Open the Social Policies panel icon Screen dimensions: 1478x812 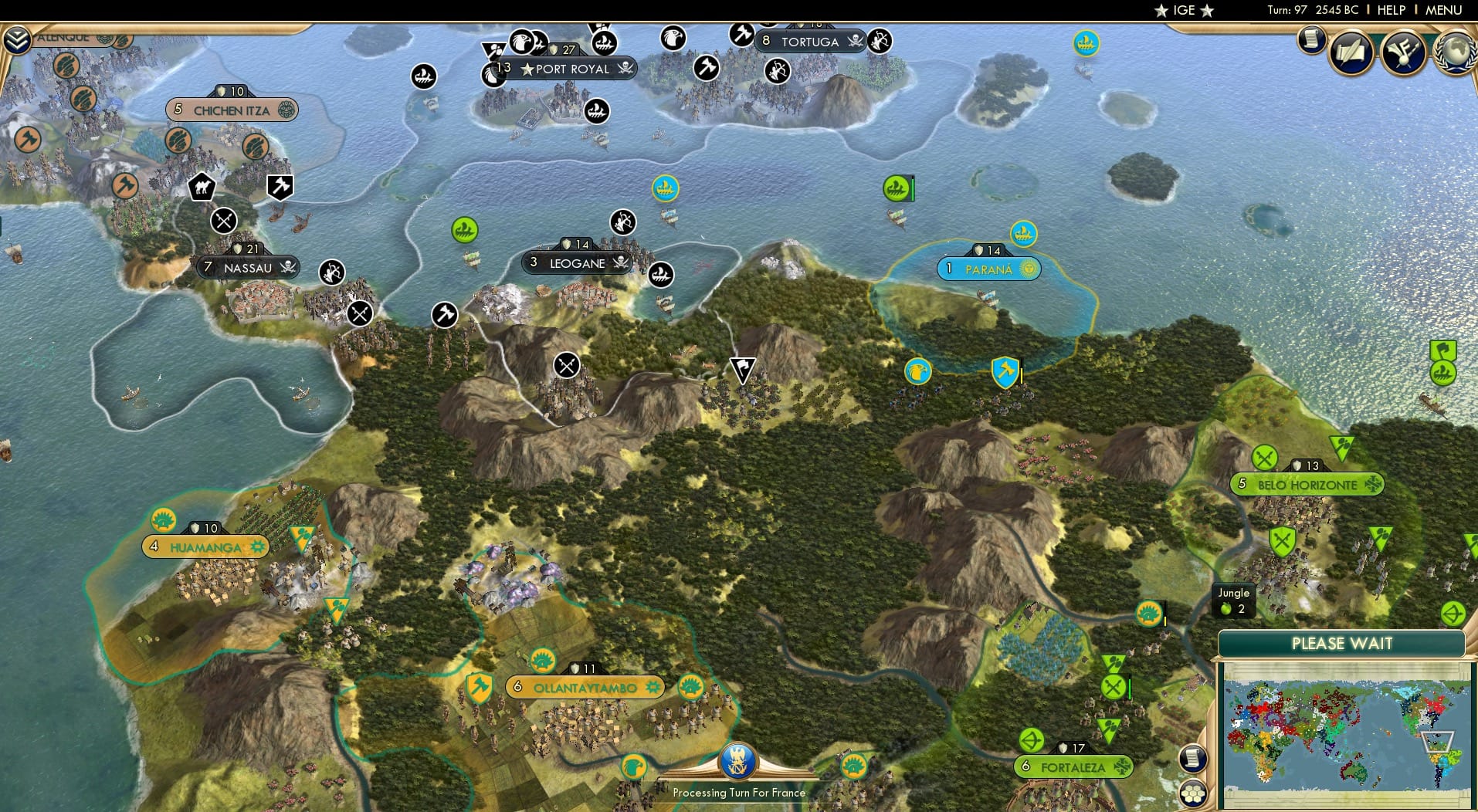pos(1402,52)
